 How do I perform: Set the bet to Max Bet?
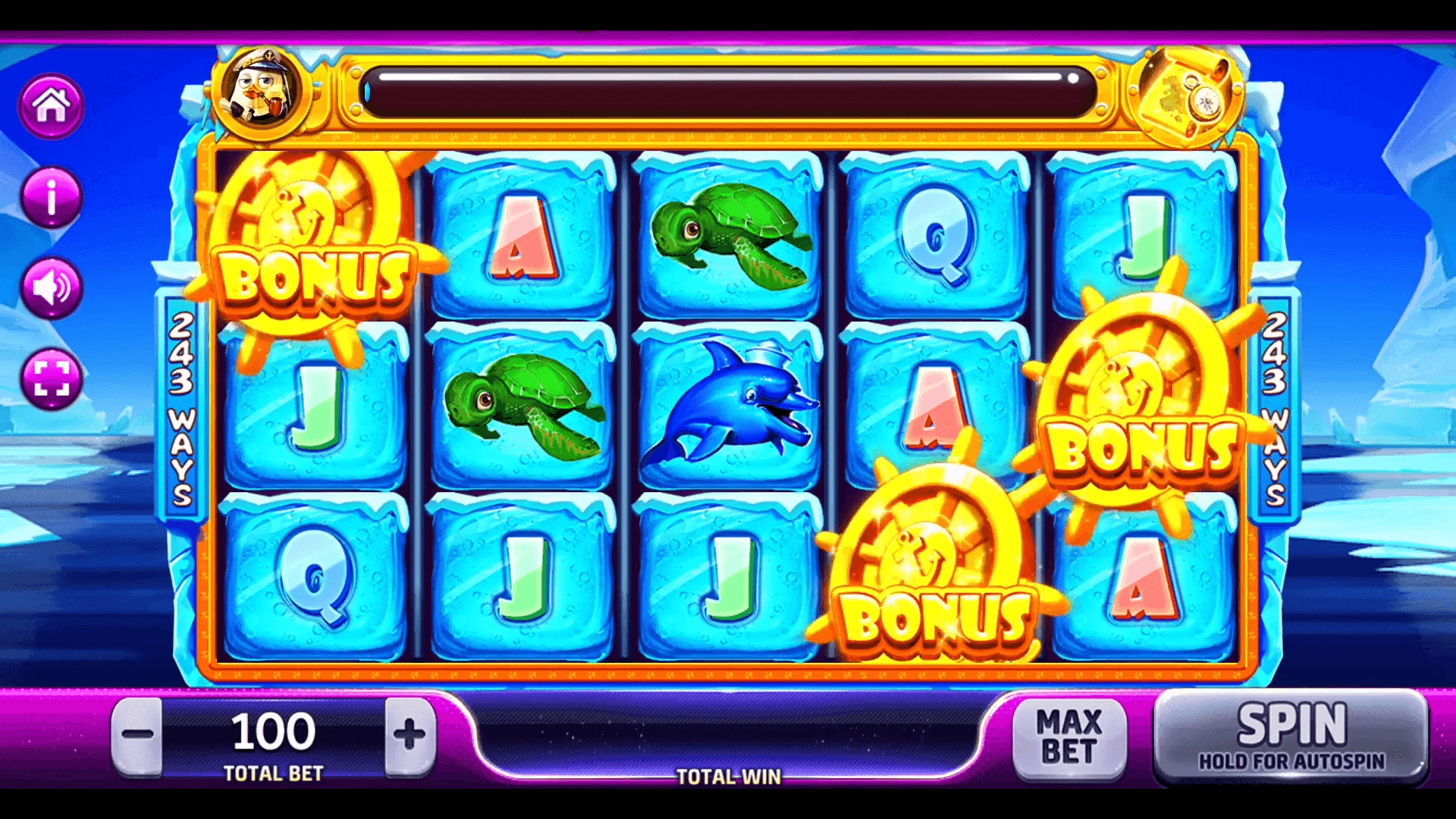point(1068,737)
